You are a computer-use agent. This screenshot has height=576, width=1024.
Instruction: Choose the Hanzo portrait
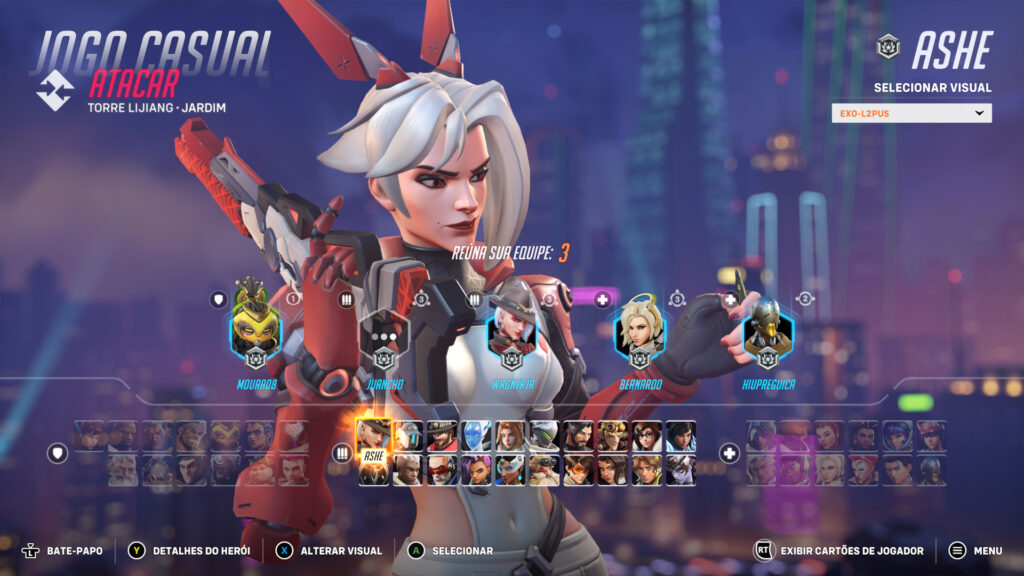pos(578,436)
